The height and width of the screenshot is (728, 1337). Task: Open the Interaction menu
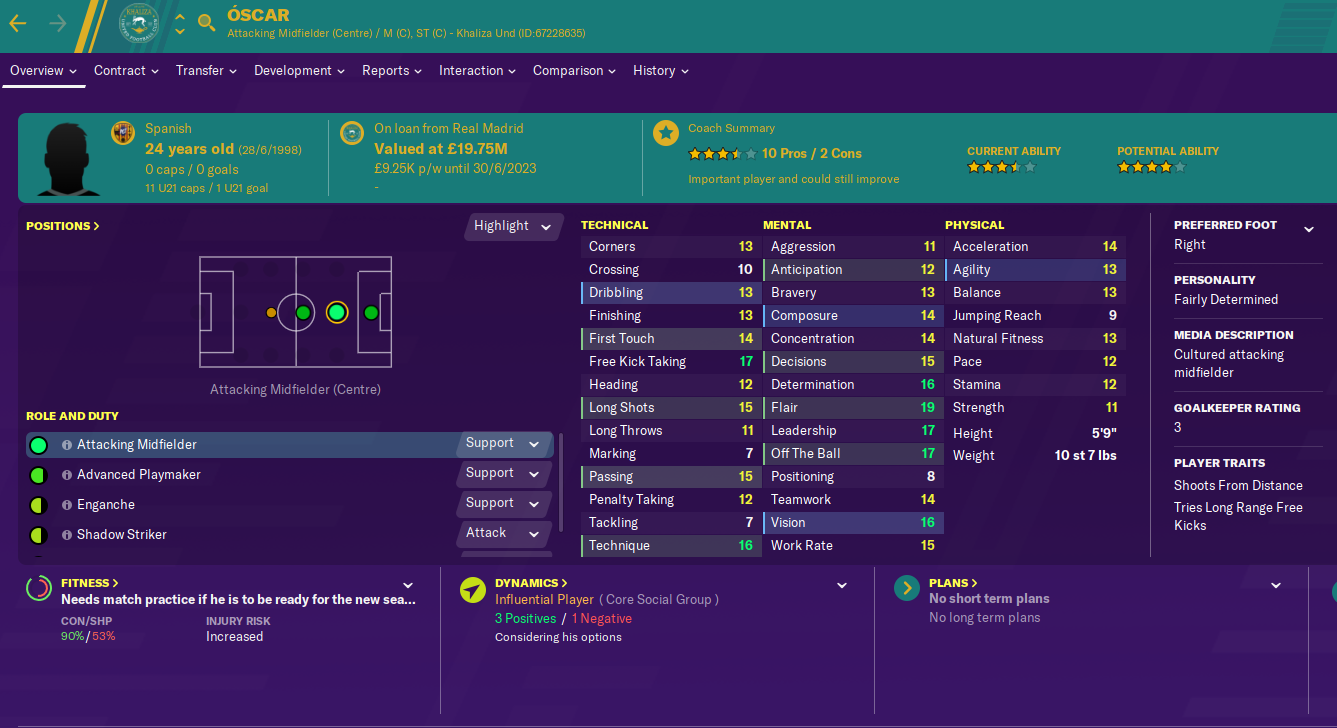(477, 71)
